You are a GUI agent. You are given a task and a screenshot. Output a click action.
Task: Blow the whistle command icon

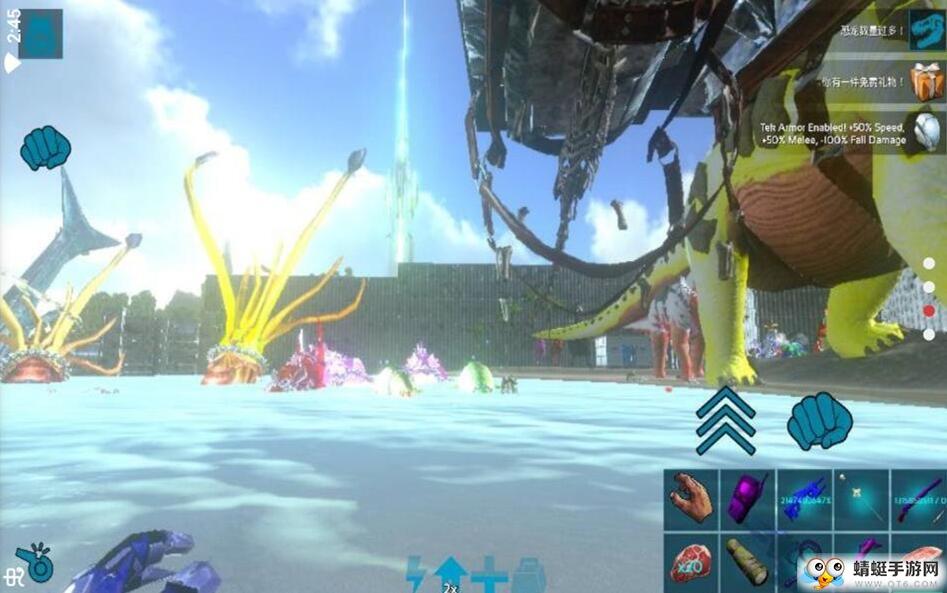tap(36, 561)
